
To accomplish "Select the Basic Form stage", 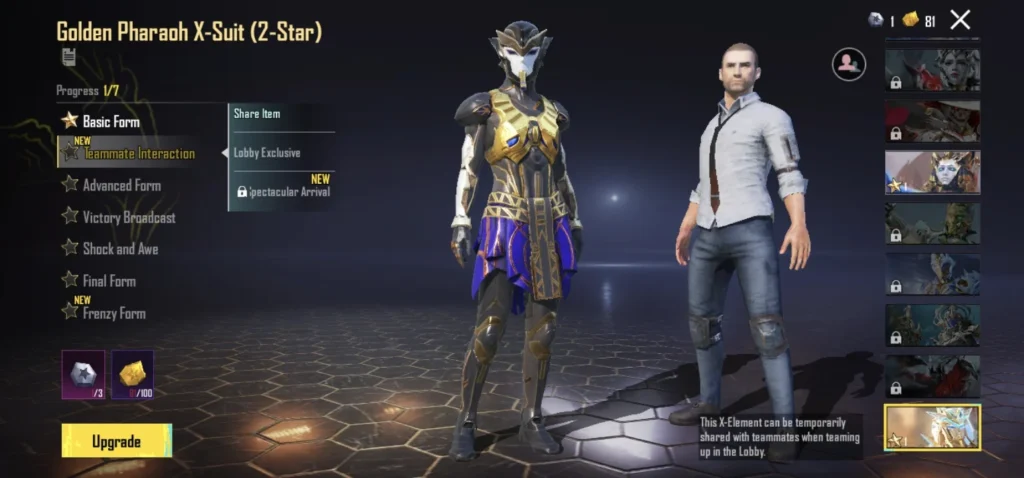I will (x=111, y=121).
